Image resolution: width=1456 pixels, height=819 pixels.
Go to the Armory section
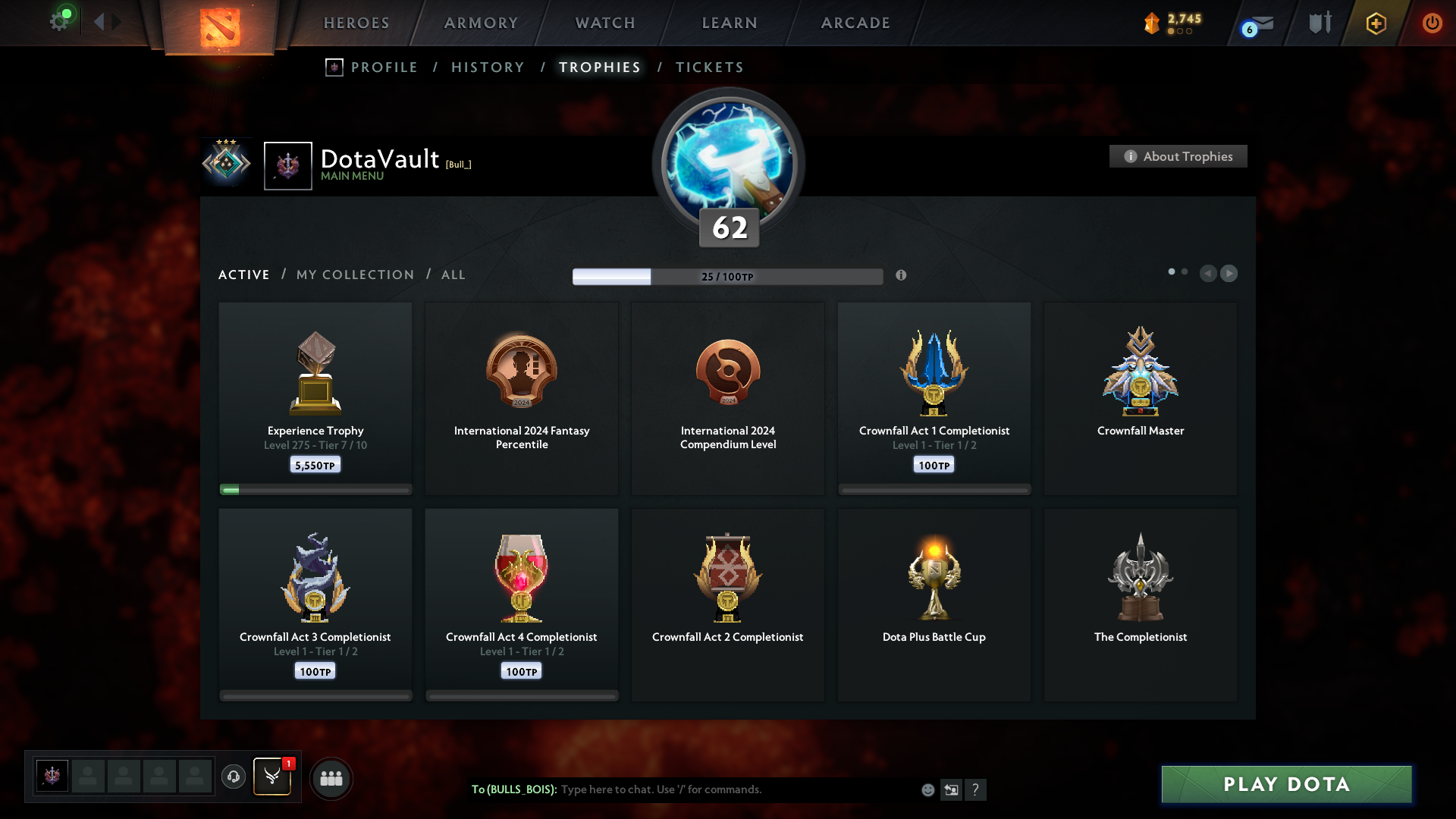pos(481,23)
